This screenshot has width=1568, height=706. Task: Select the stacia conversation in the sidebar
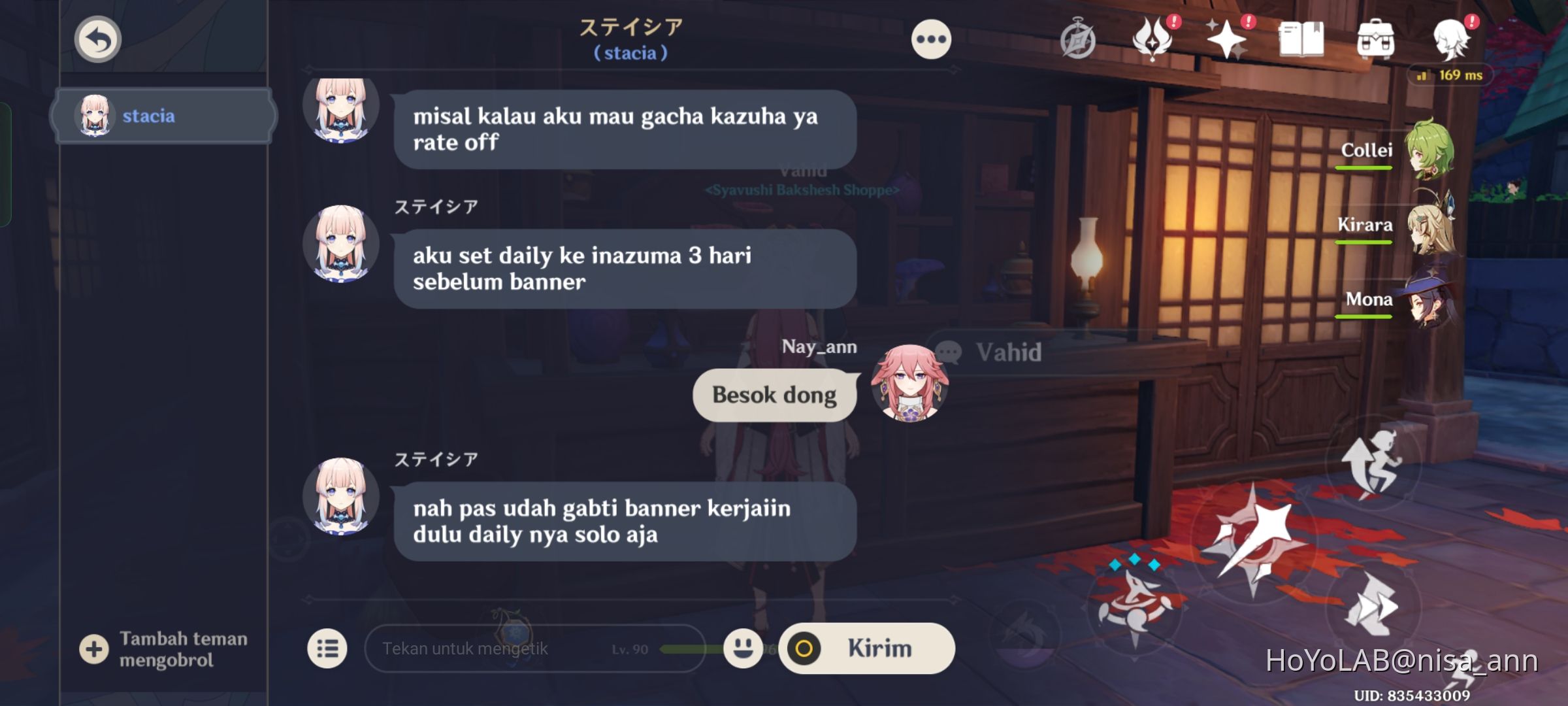pos(163,115)
